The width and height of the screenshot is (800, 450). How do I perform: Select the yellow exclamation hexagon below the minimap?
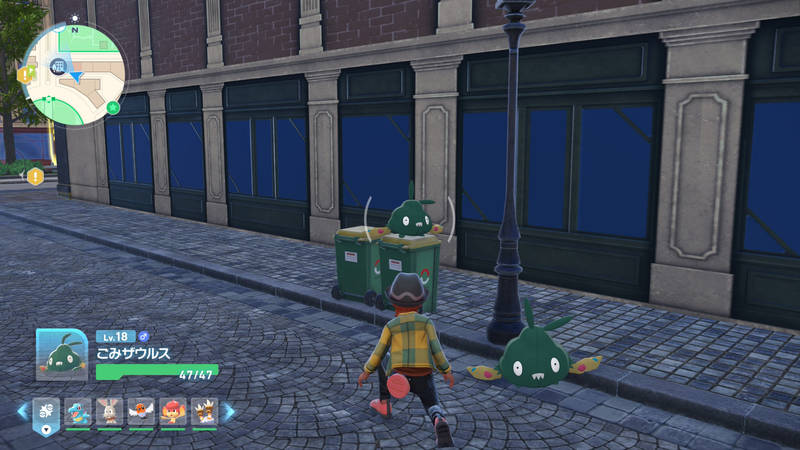[x=36, y=177]
